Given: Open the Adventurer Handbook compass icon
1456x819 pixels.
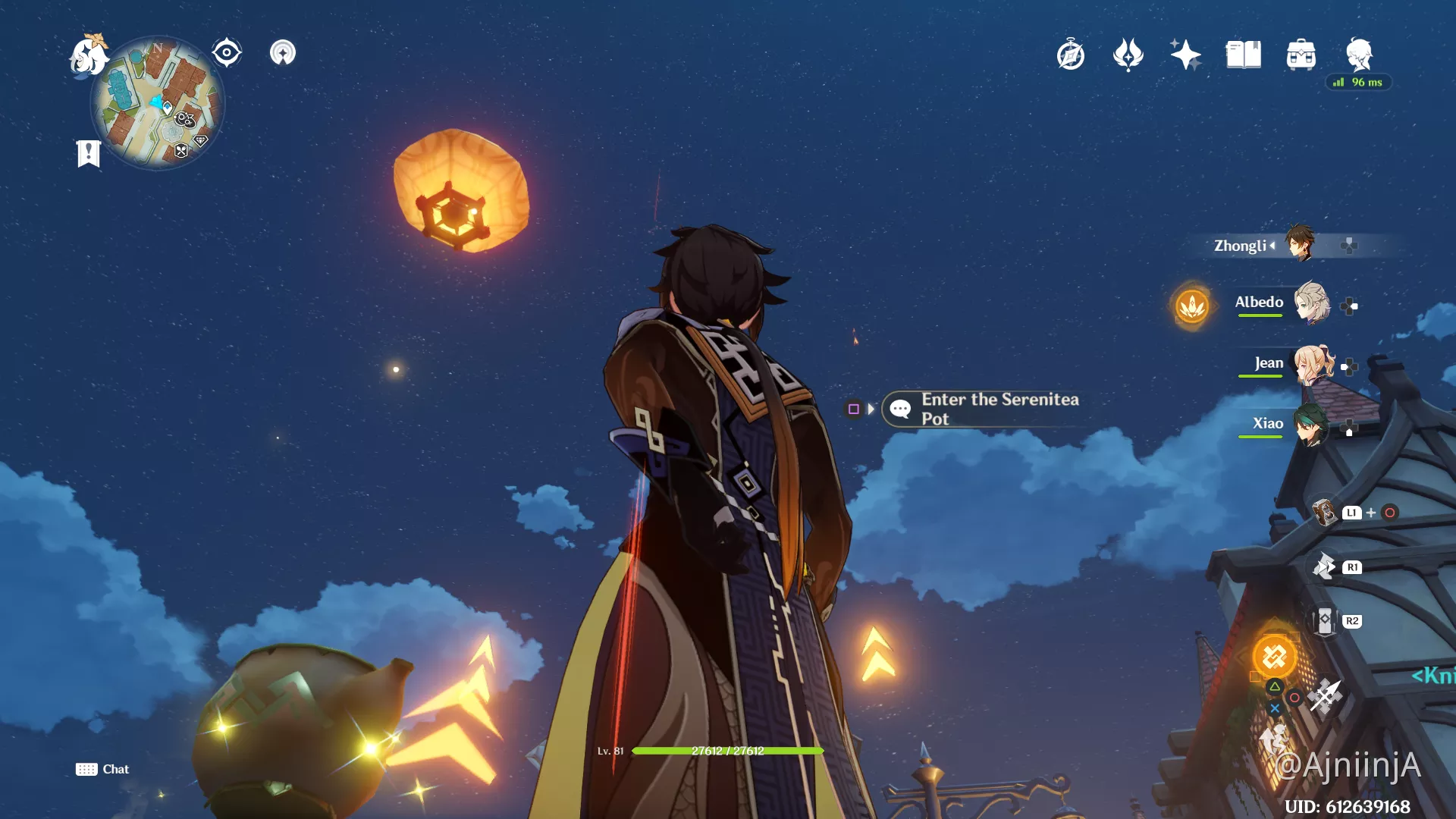Looking at the screenshot, I should click(x=1072, y=55).
